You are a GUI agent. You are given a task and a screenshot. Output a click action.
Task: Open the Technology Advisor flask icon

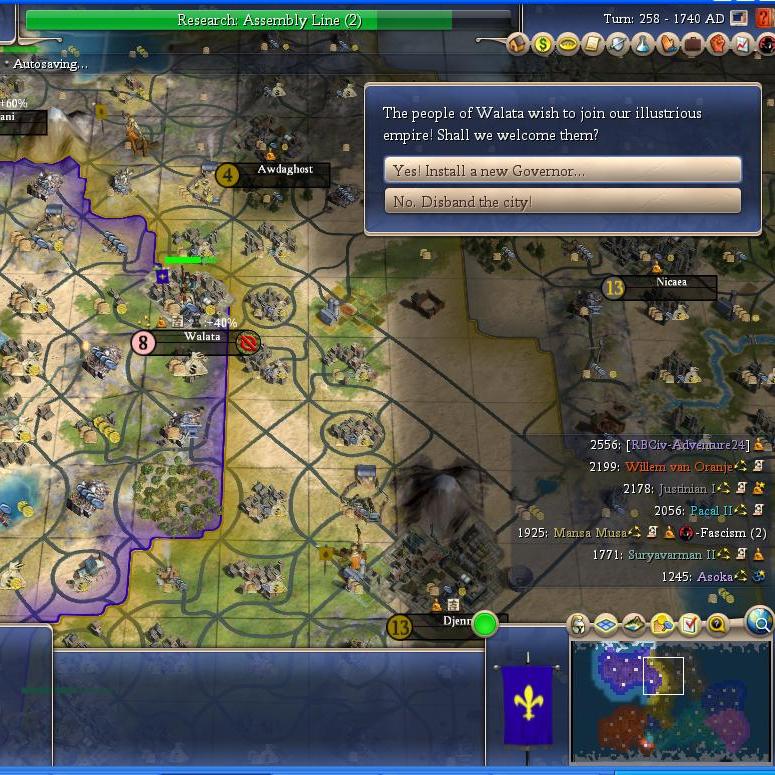643,44
